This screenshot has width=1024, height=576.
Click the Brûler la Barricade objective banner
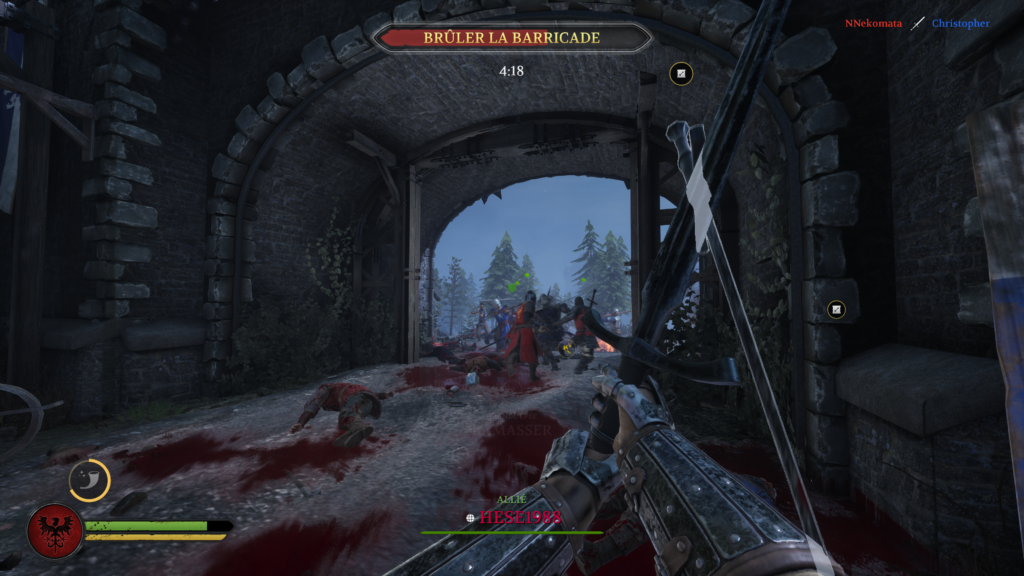pos(511,38)
